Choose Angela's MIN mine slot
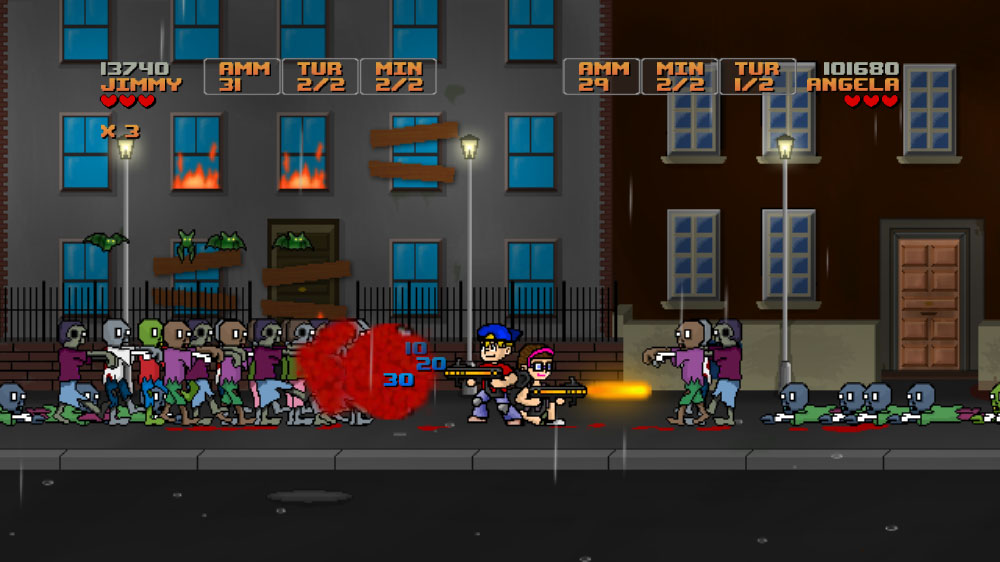 tap(680, 77)
